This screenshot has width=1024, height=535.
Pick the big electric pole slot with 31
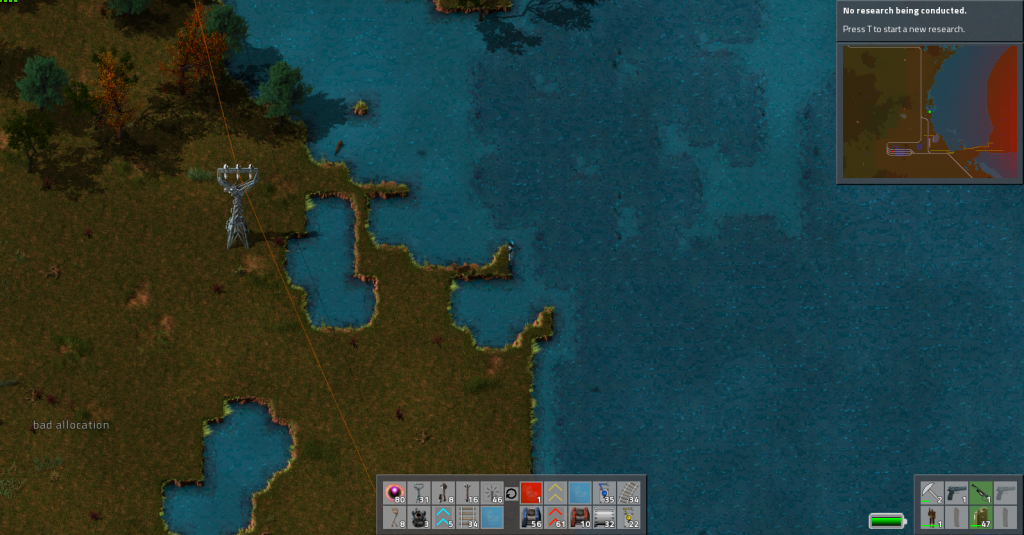coord(419,493)
